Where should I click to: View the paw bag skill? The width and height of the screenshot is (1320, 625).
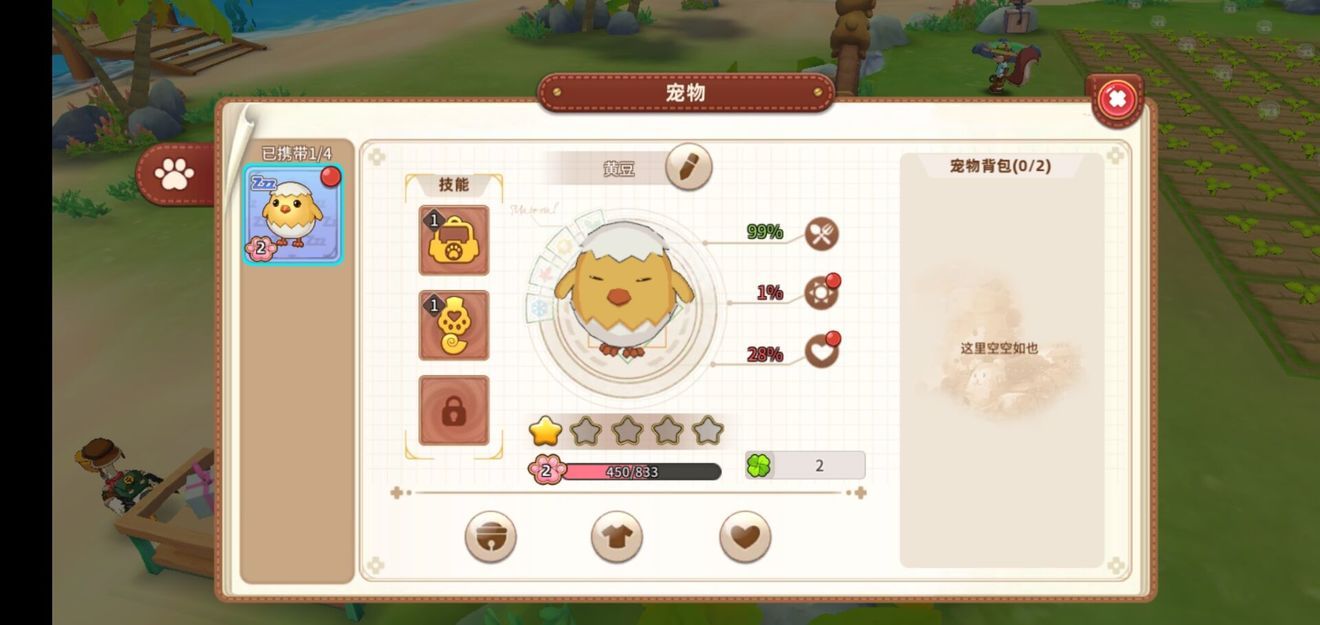point(454,240)
